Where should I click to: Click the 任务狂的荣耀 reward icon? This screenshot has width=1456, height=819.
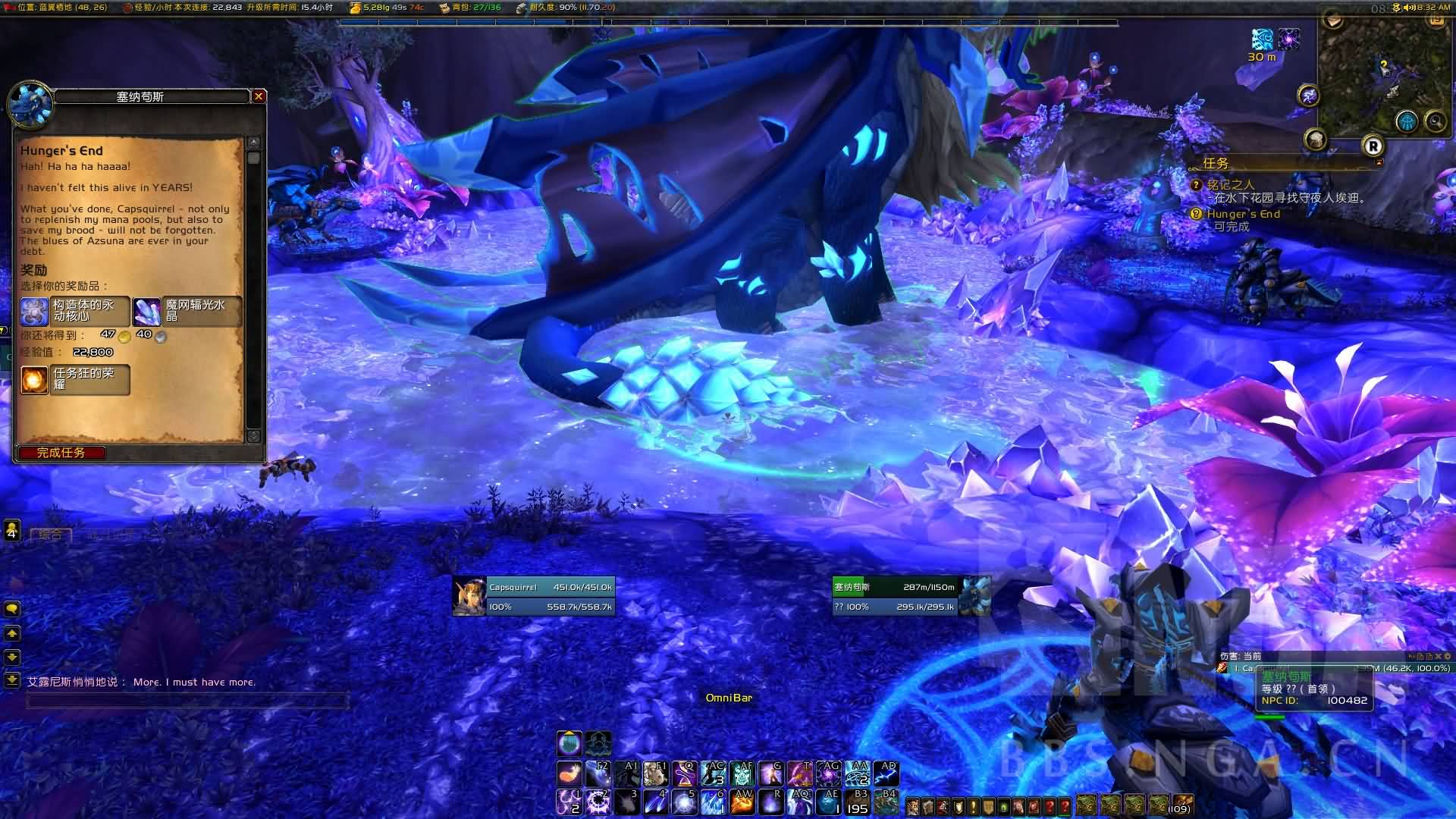pyautogui.click(x=34, y=379)
